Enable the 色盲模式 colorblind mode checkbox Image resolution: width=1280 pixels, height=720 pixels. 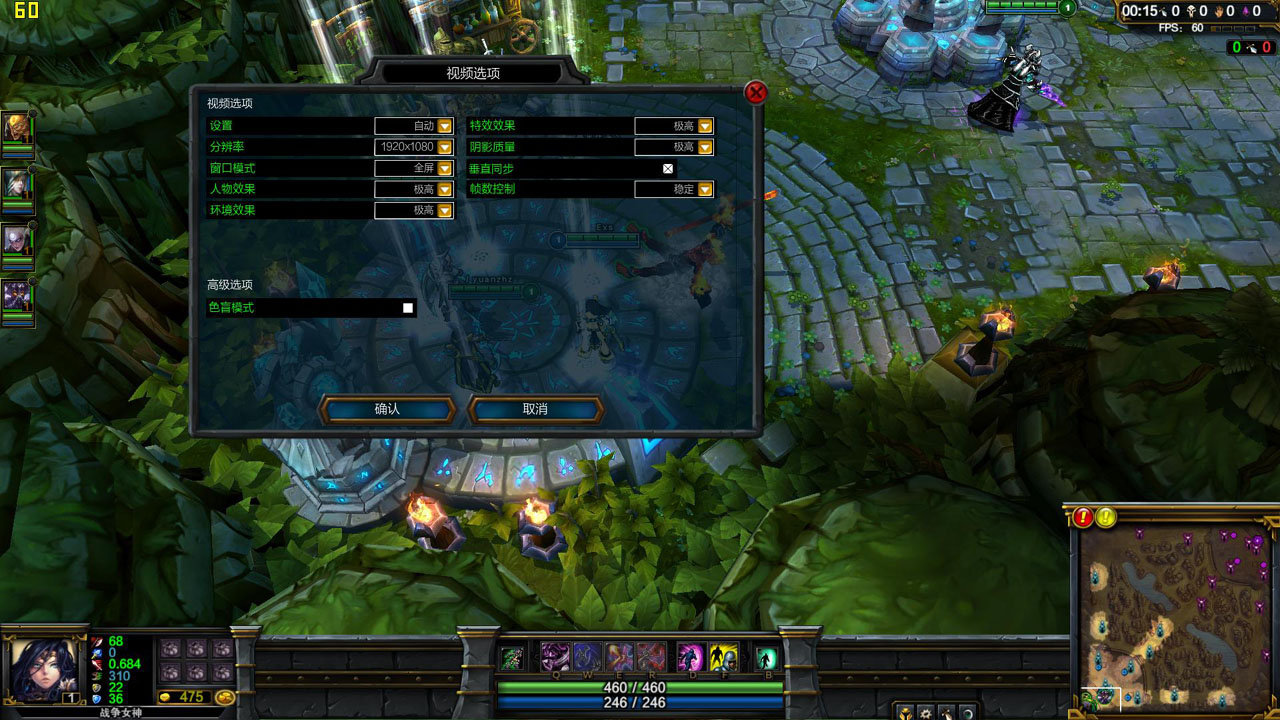coord(408,308)
